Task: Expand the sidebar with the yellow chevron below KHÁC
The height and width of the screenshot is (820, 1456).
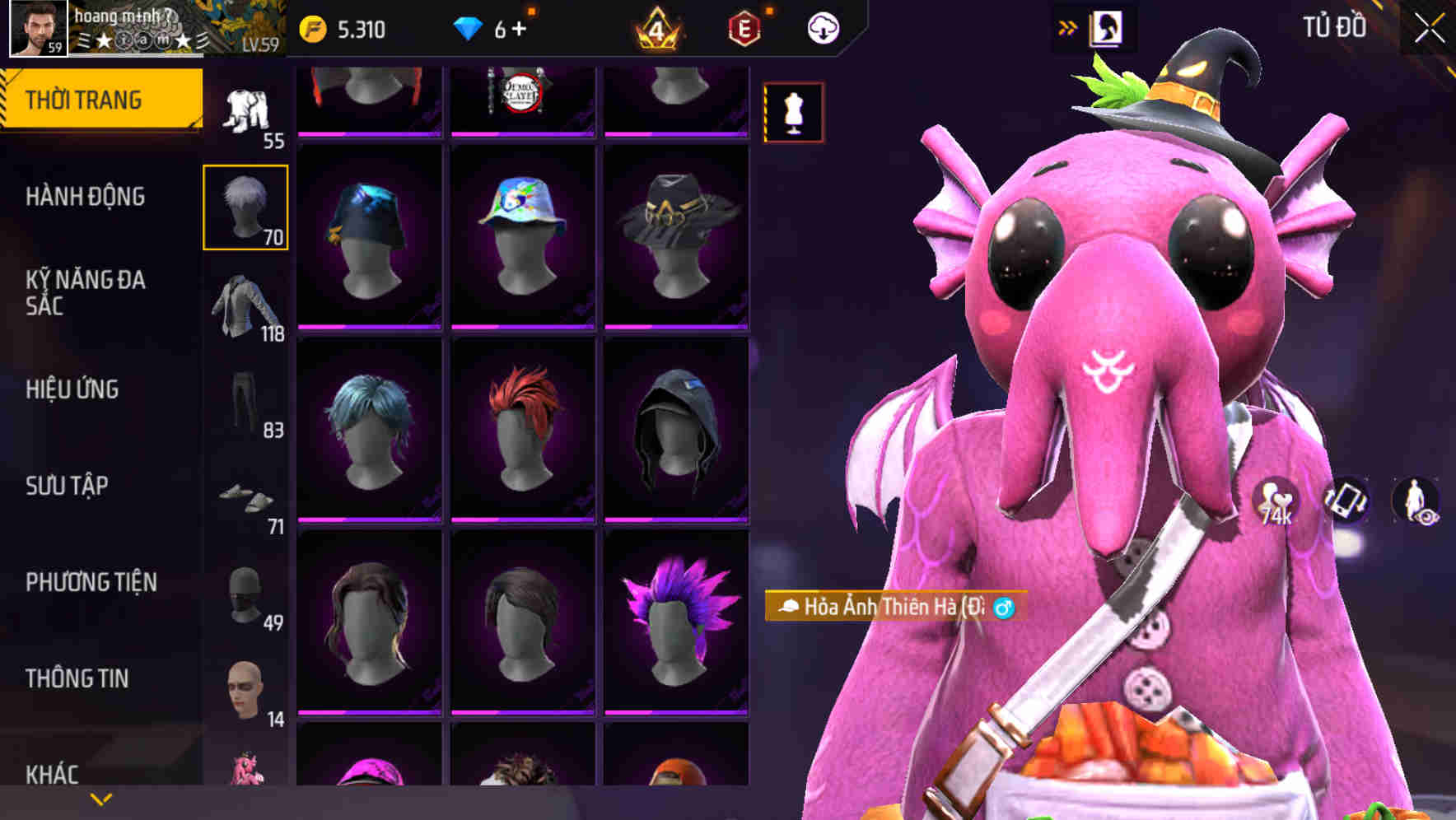Action: [x=101, y=799]
